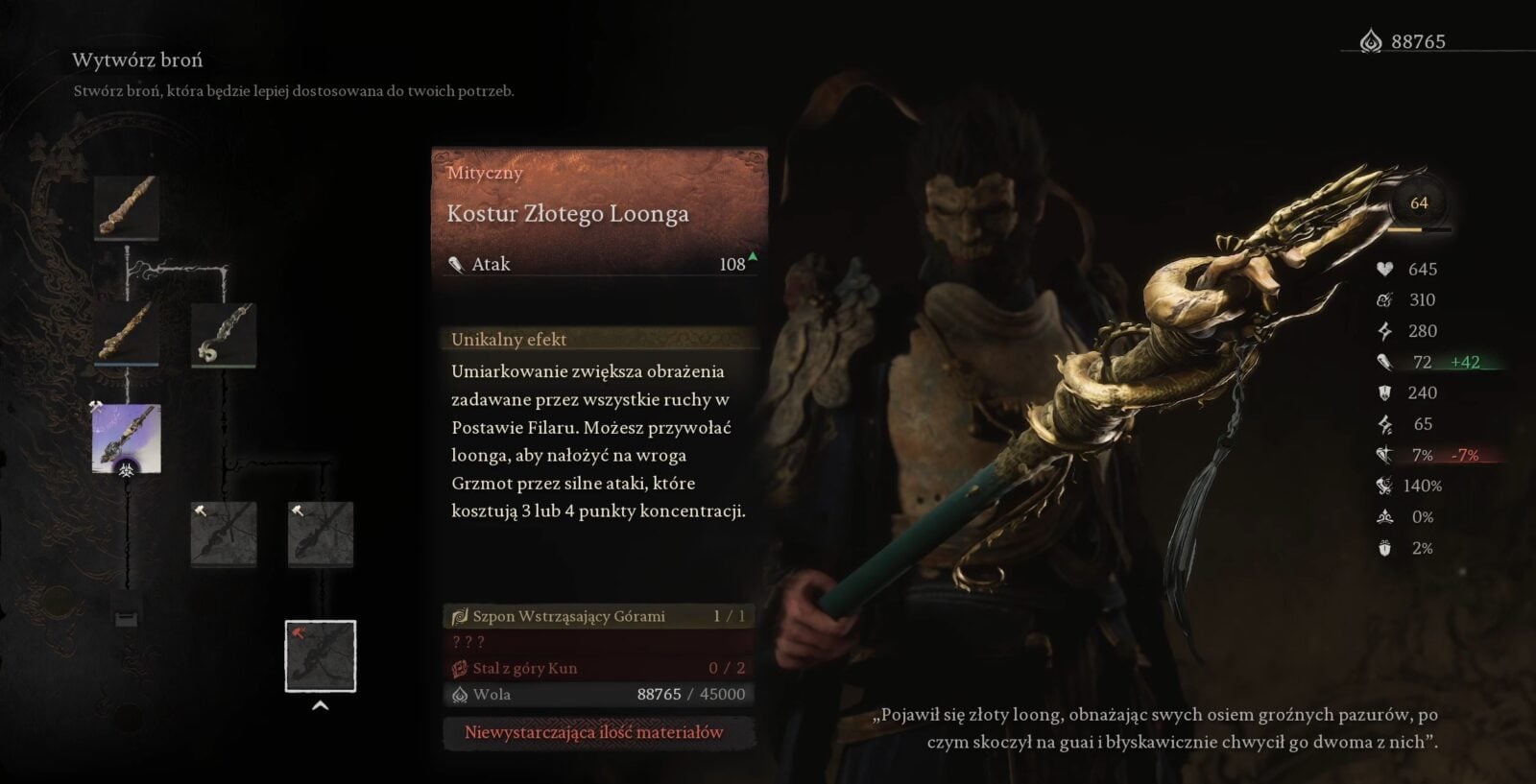
Task: Select the topmost wooden staff in the weapon tree
Action: pos(127,206)
